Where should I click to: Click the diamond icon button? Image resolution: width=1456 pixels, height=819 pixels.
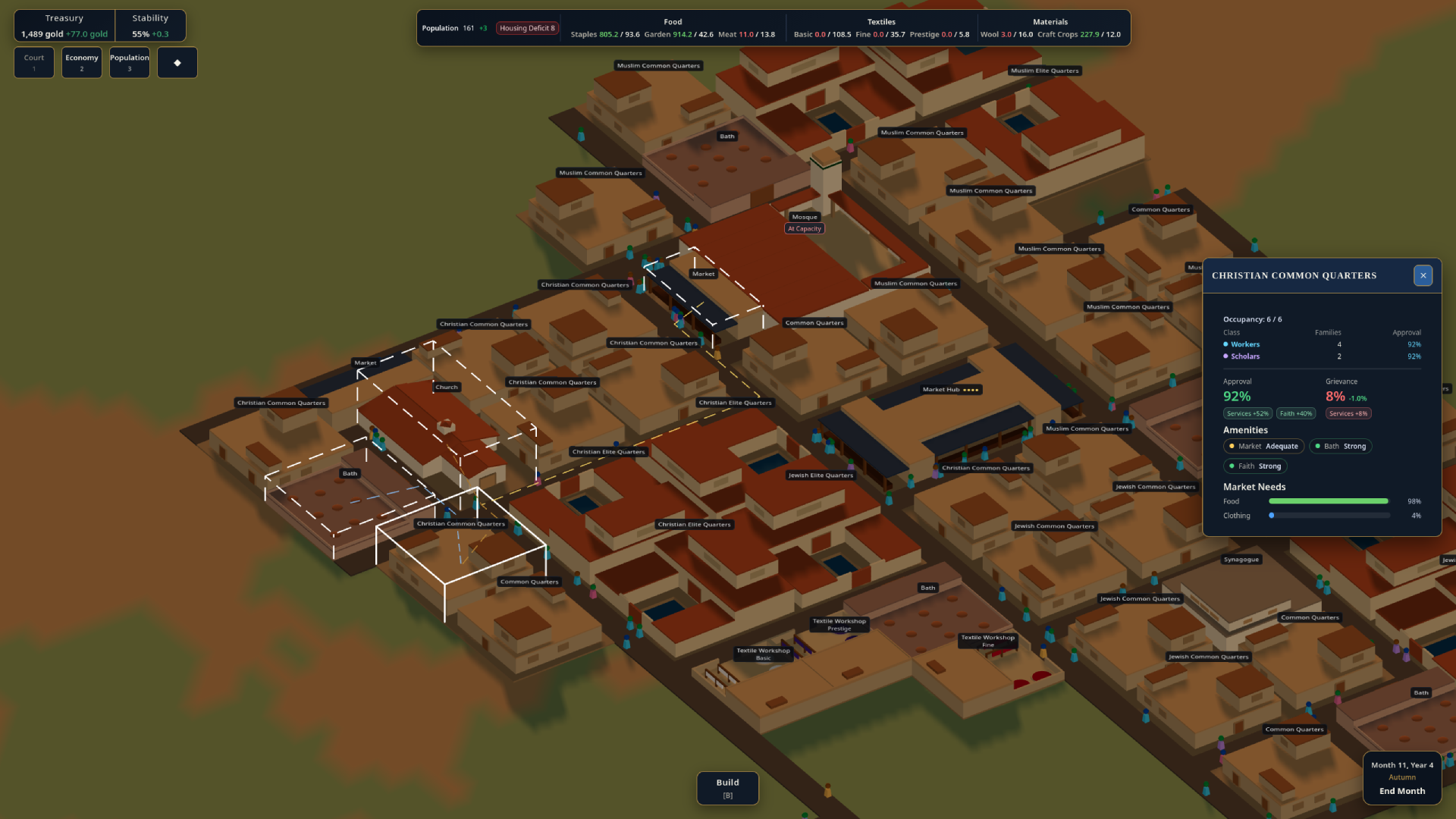click(x=177, y=62)
